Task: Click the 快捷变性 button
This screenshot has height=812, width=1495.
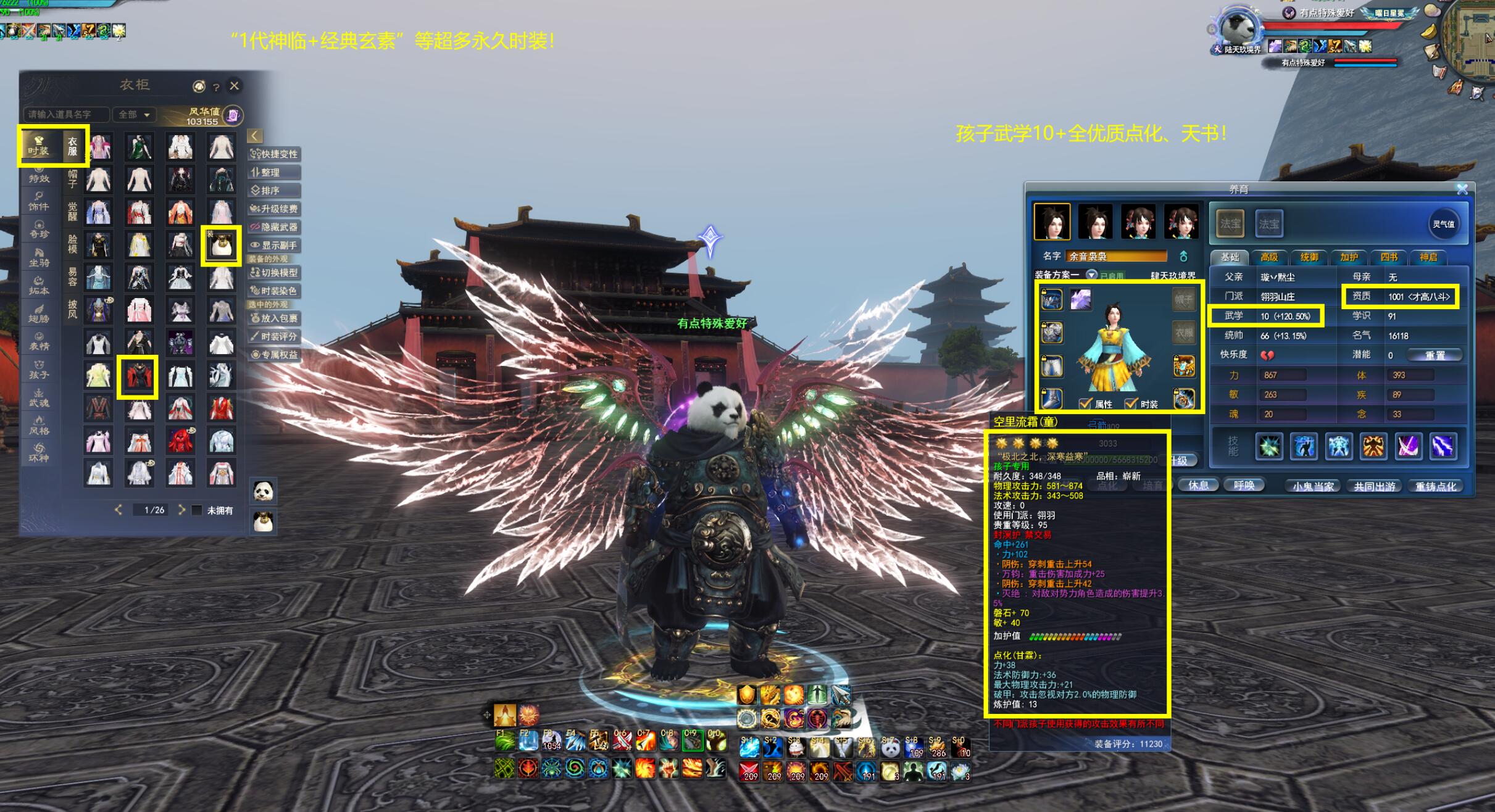Action: (x=275, y=154)
